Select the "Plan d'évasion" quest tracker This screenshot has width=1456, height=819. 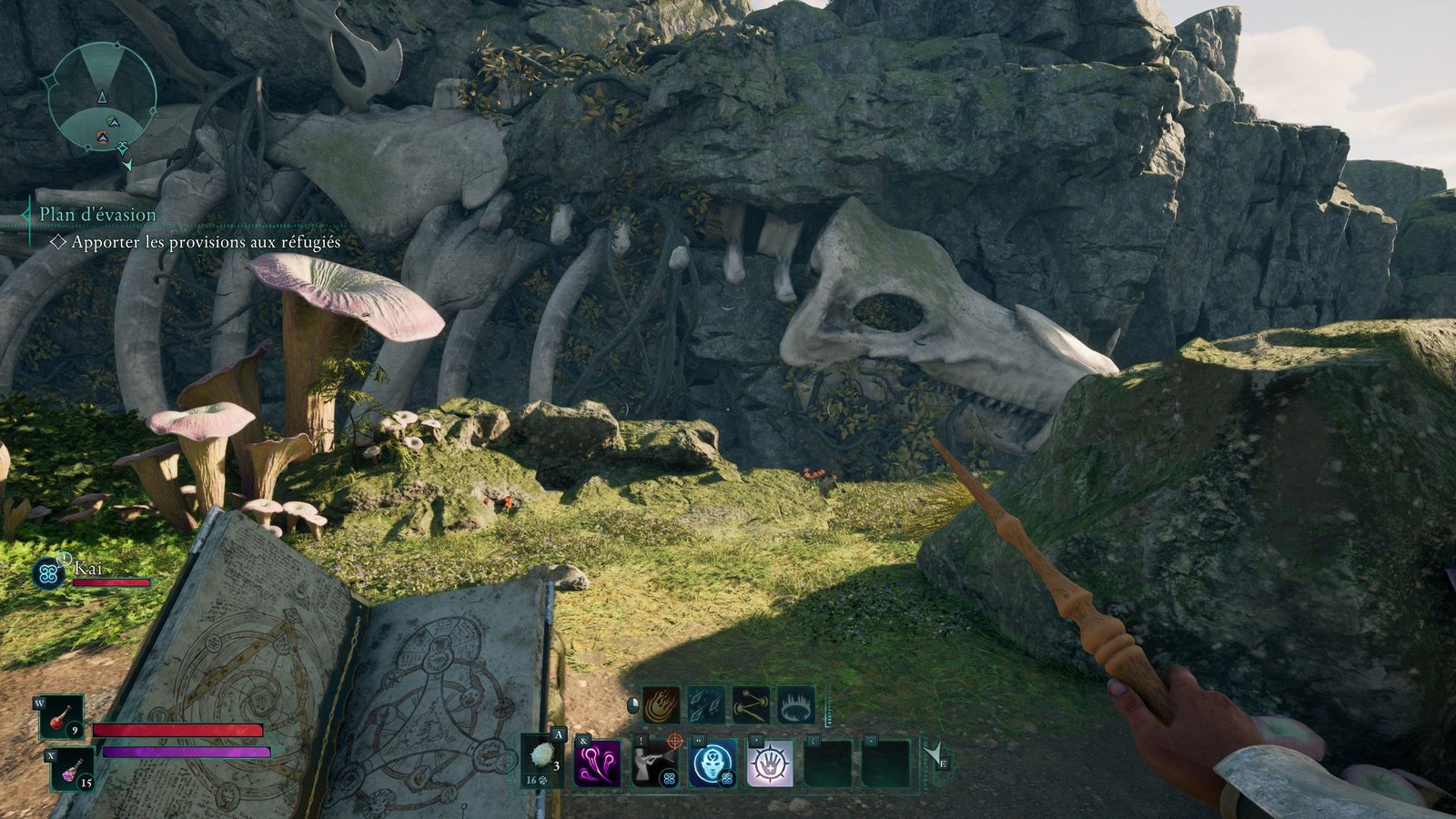click(97, 215)
